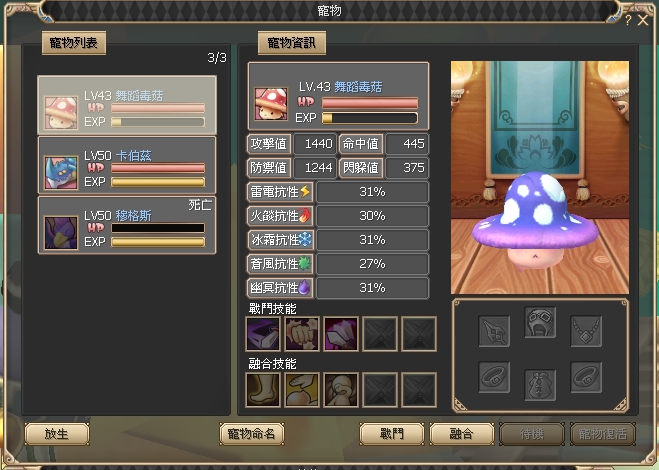Click the helmet equipment slot
This screenshot has height=470, width=659.
540,323
